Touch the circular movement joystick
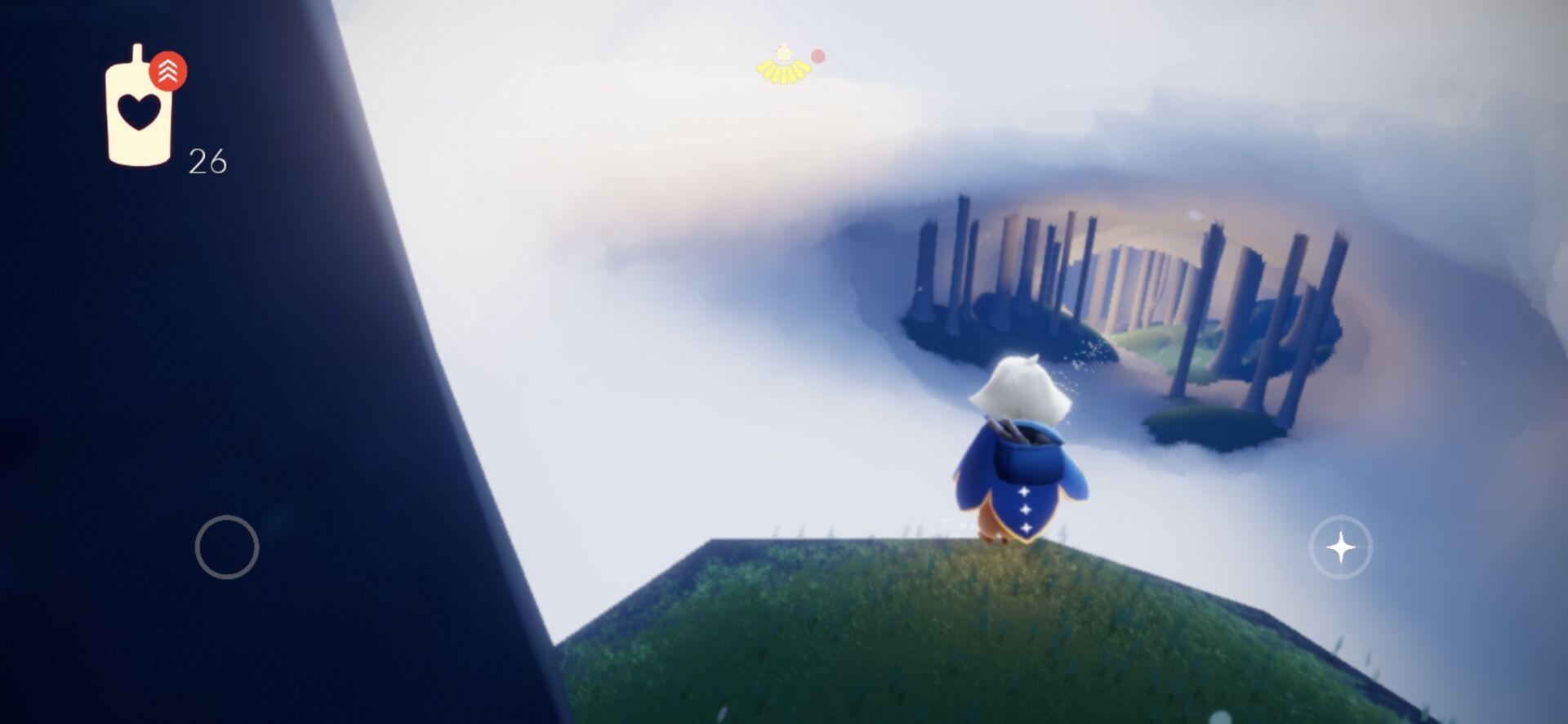This screenshot has height=724, width=1568. tap(227, 547)
